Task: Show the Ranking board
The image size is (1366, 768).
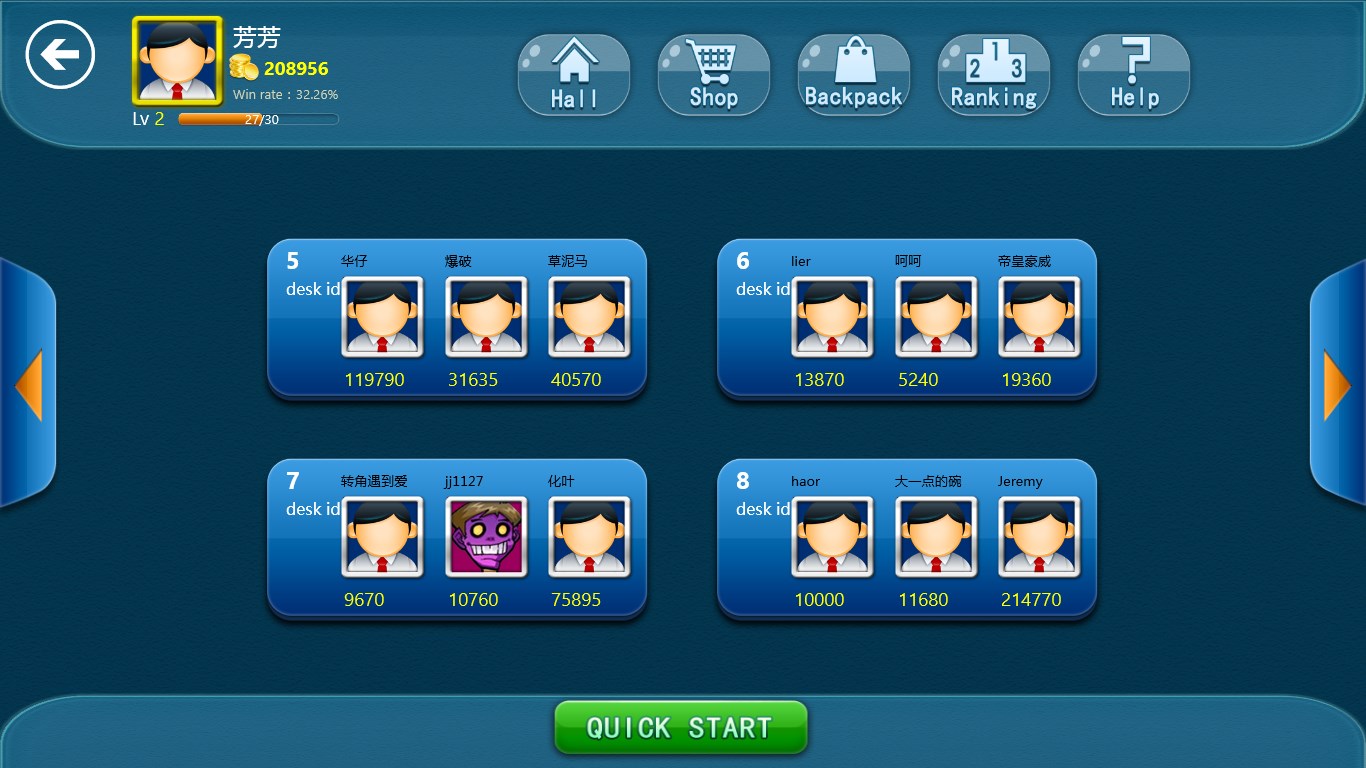Action: [x=993, y=75]
